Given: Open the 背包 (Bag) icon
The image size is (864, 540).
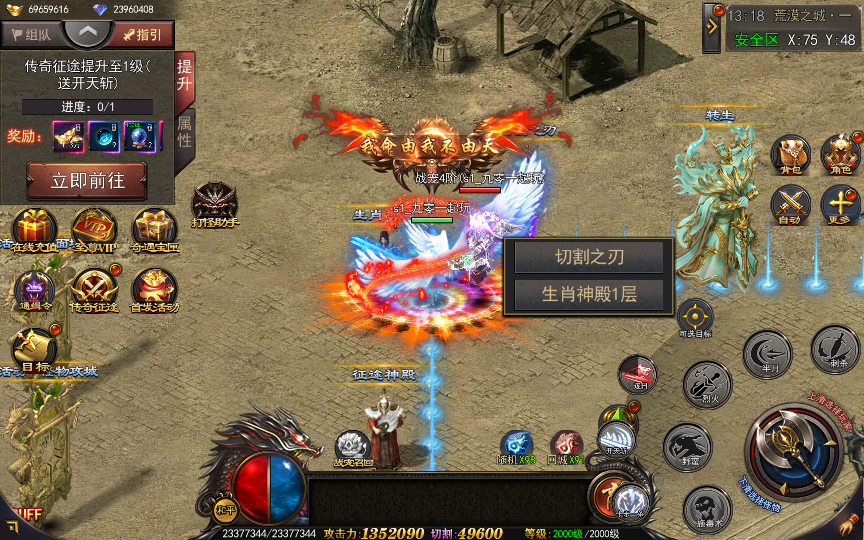Looking at the screenshot, I should 789,155.
